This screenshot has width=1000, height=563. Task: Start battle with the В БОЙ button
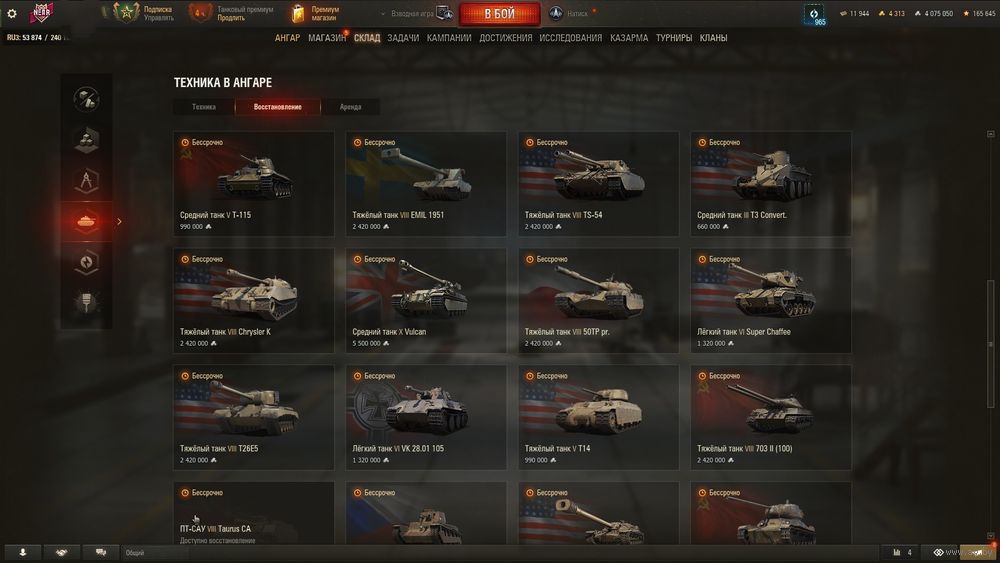(x=499, y=14)
